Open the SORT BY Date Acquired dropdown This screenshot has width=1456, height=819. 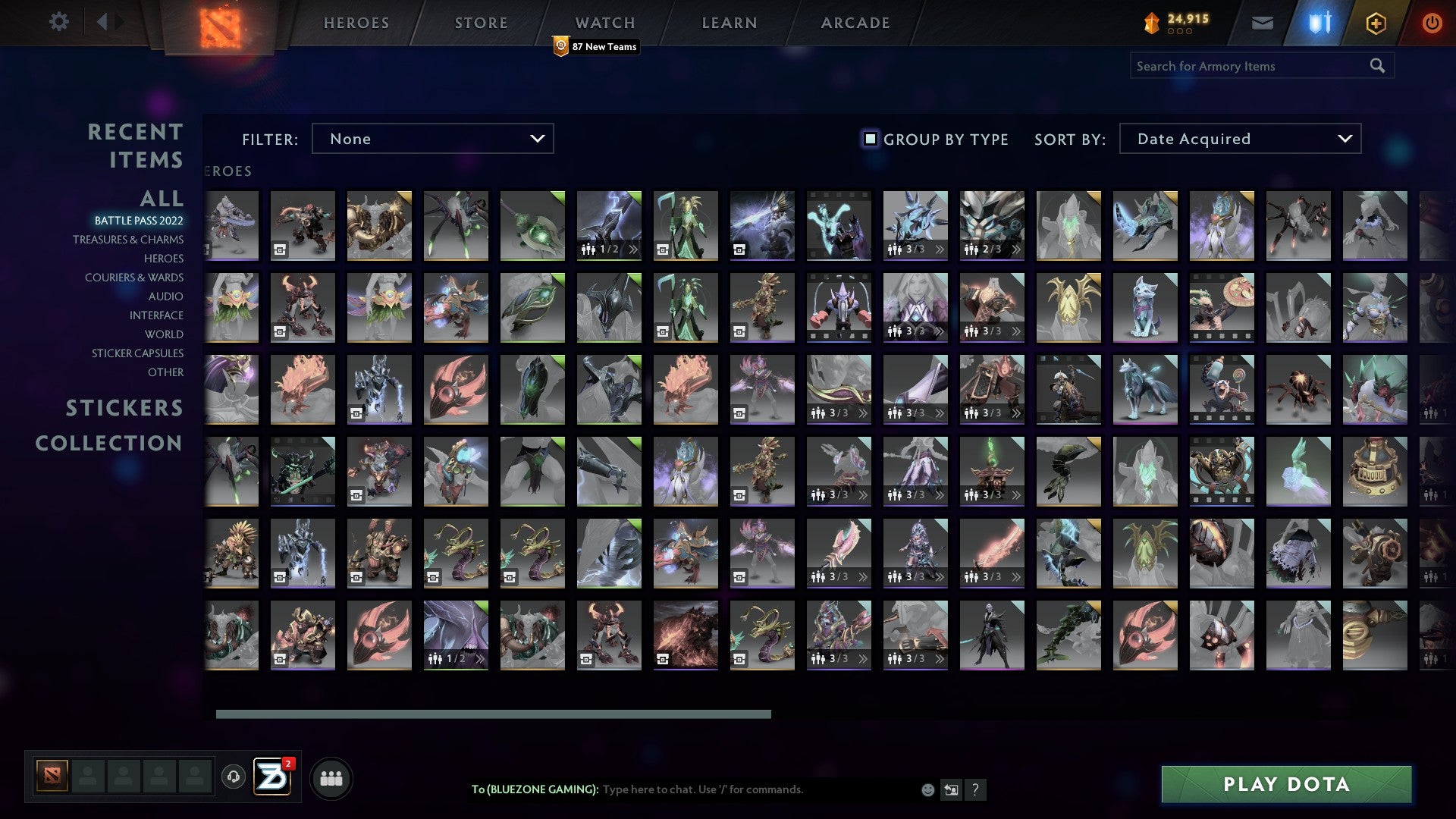[1239, 139]
